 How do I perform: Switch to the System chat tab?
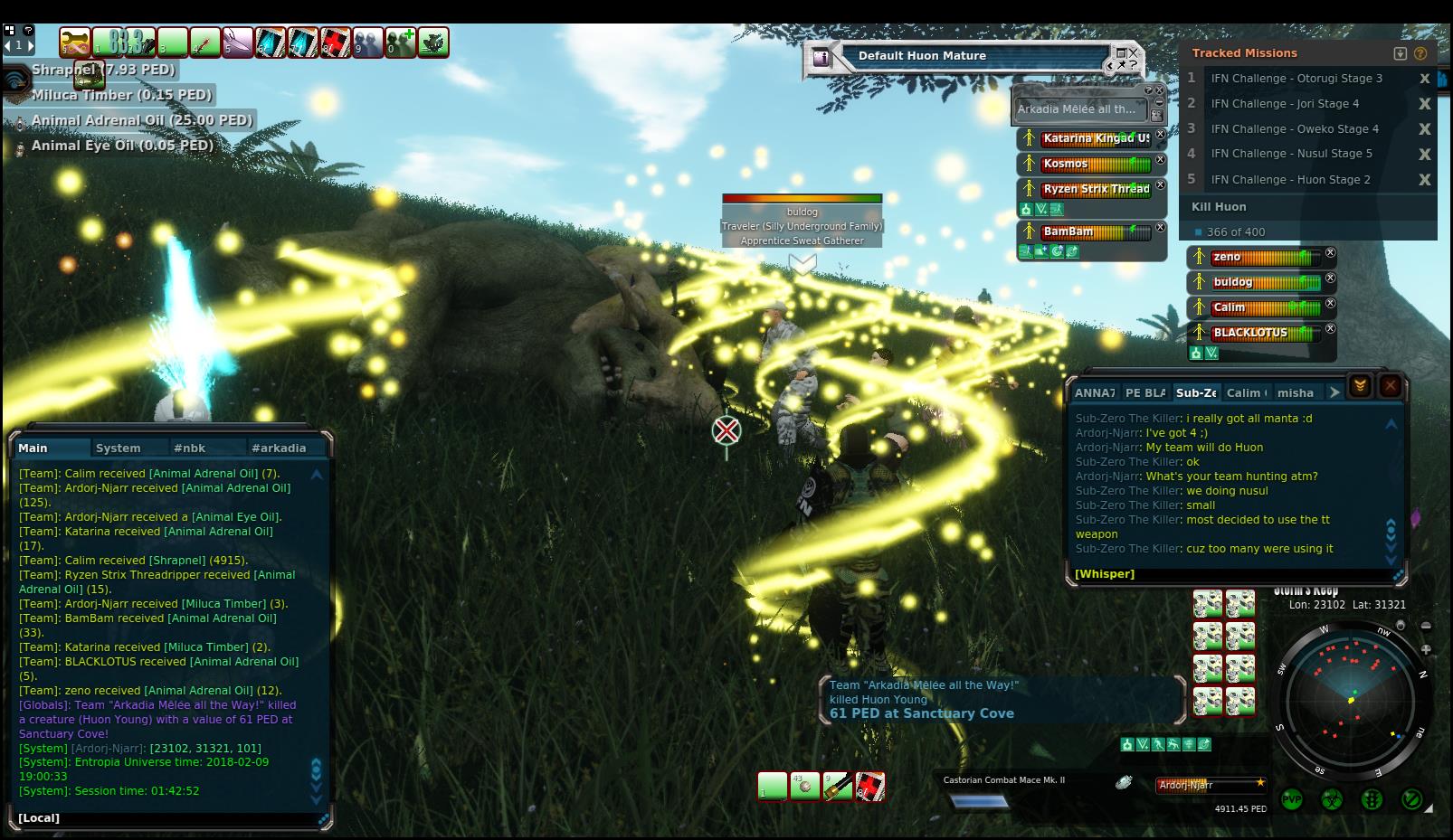(119, 448)
